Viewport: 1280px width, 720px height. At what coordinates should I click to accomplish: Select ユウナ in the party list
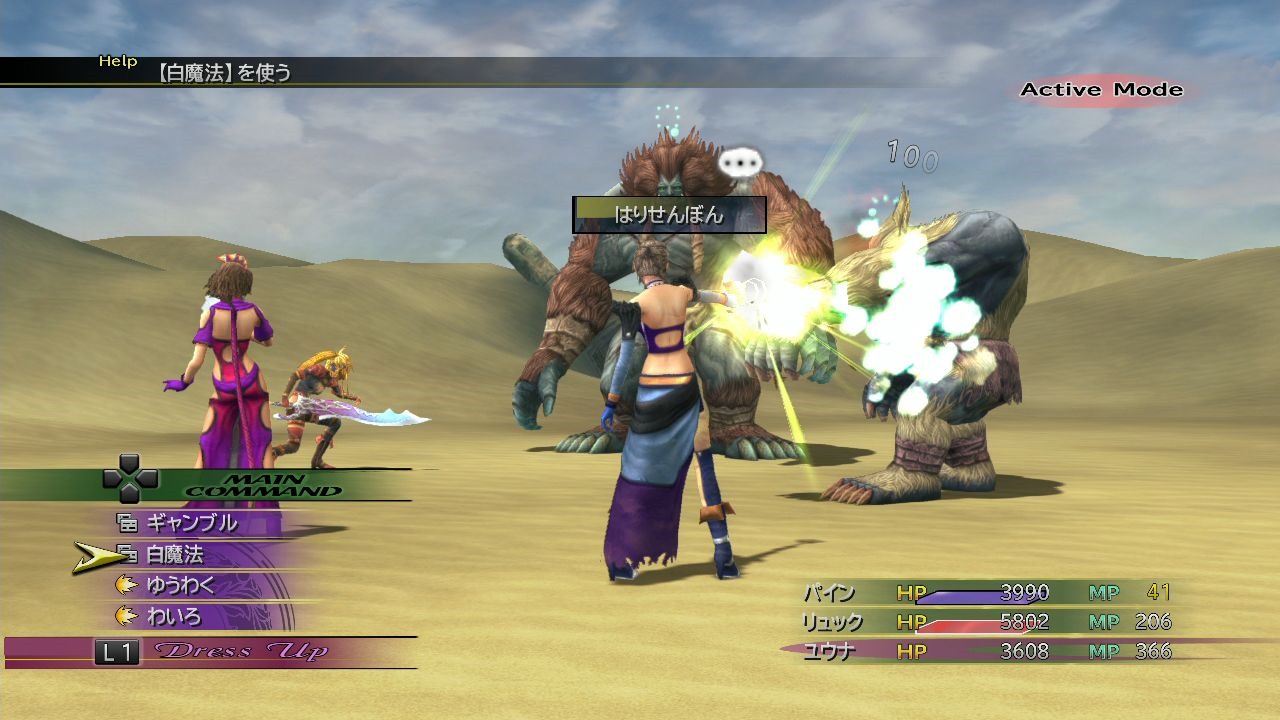tap(829, 651)
